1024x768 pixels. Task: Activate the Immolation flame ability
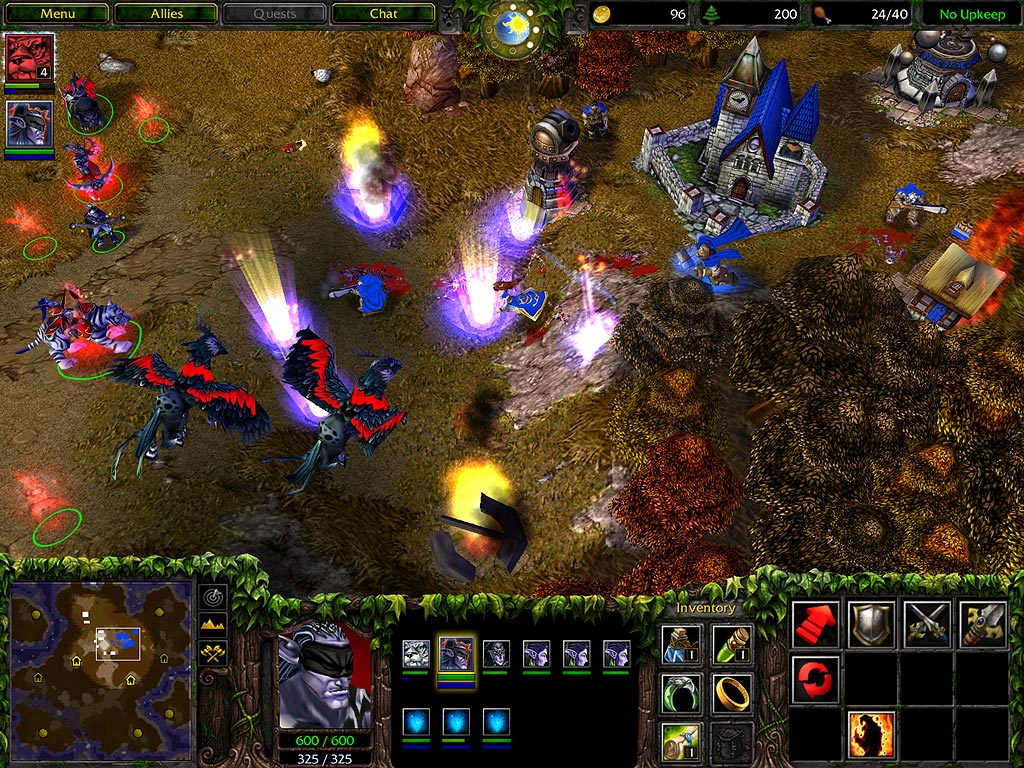click(x=870, y=735)
